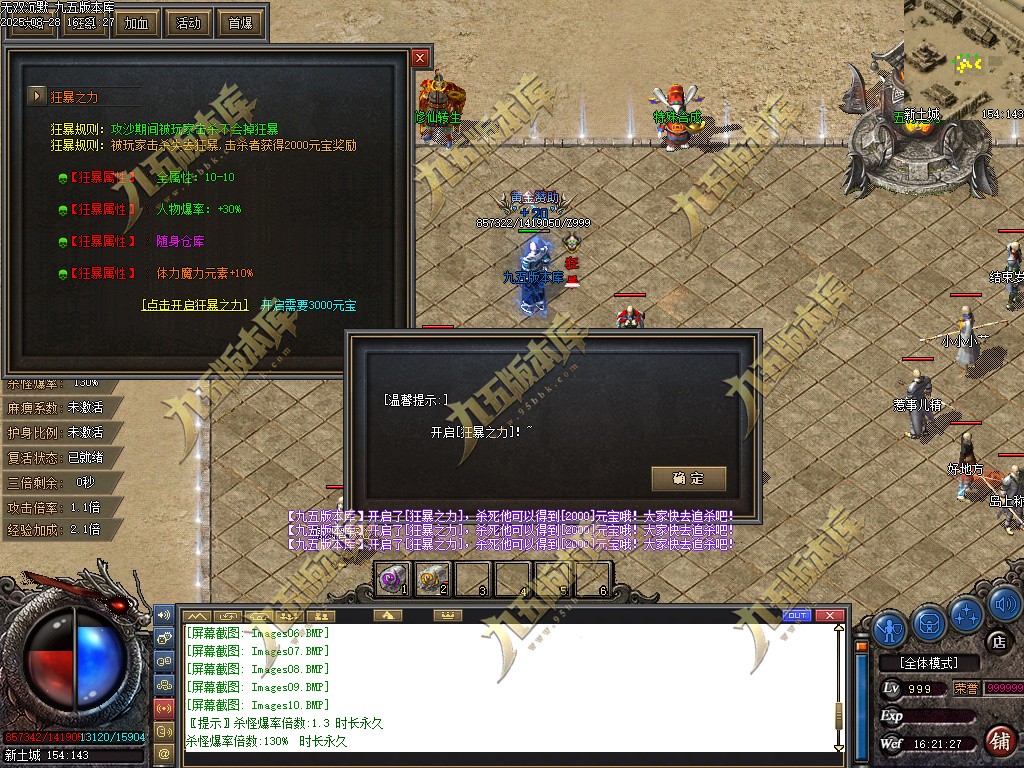
Task: Close the 狂暴之力 panel with red X
Action: 420,58
